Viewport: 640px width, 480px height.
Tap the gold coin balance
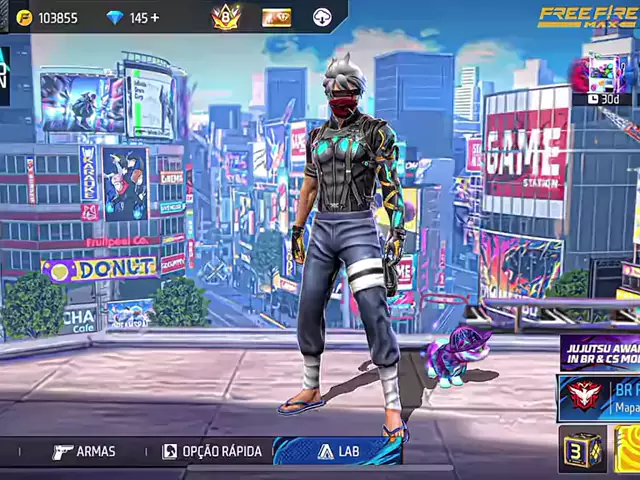tap(48, 17)
